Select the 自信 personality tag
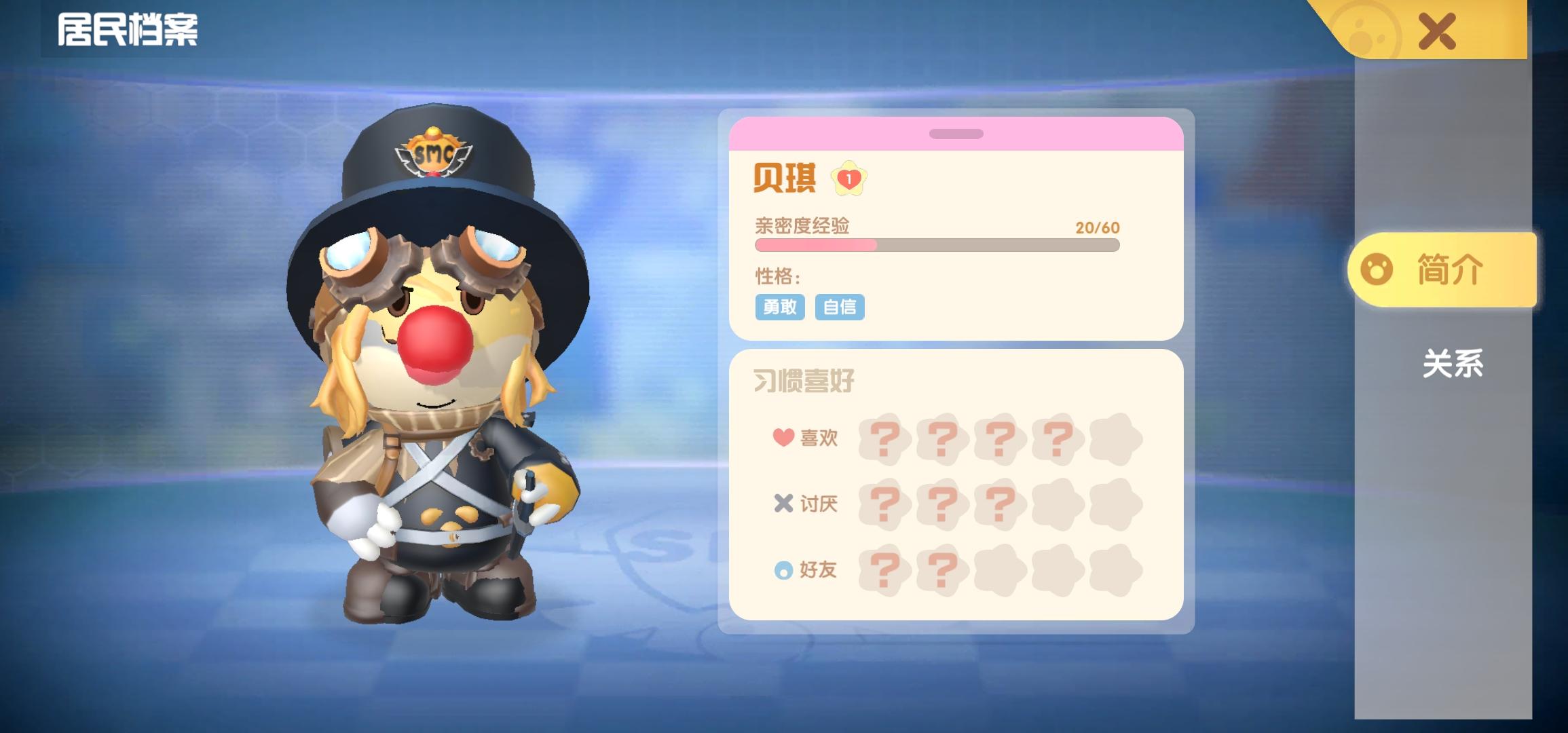The image size is (1568, 733). point(840,307)
